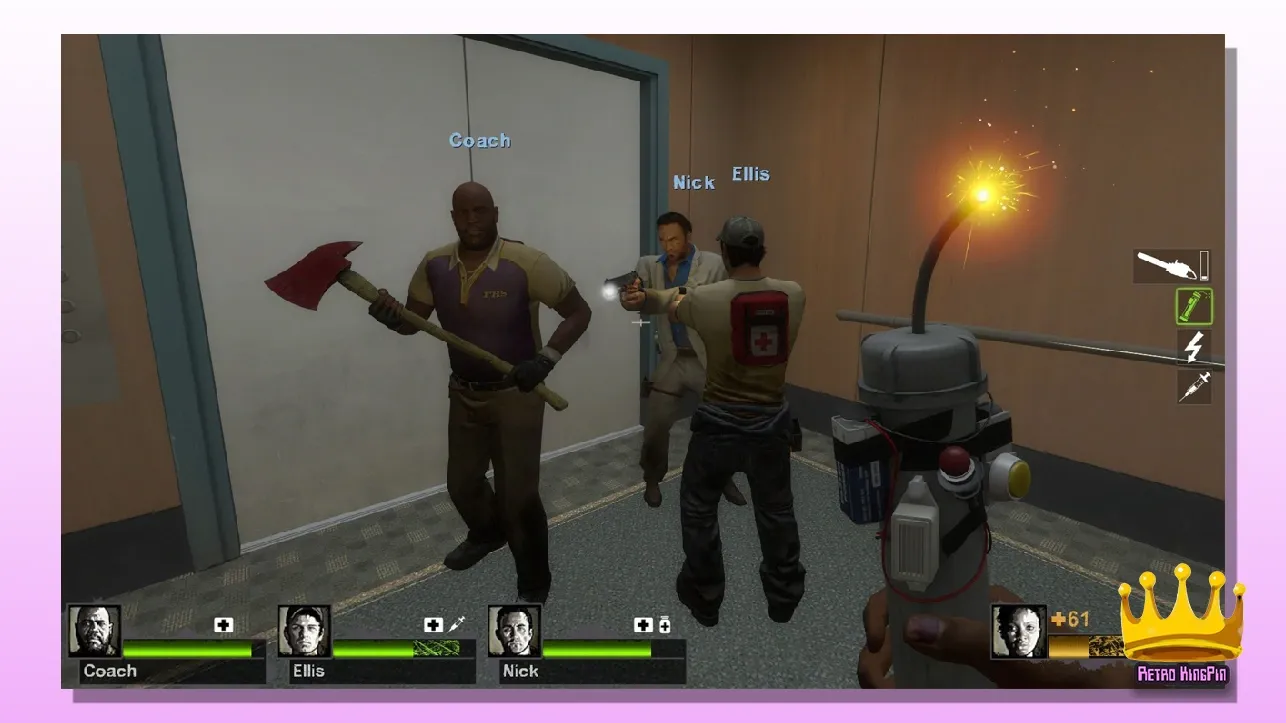The height and width of the screenshot is (723, 1286).
Task: Click Coach's portrait in the team panel
Action: [94, 631]
